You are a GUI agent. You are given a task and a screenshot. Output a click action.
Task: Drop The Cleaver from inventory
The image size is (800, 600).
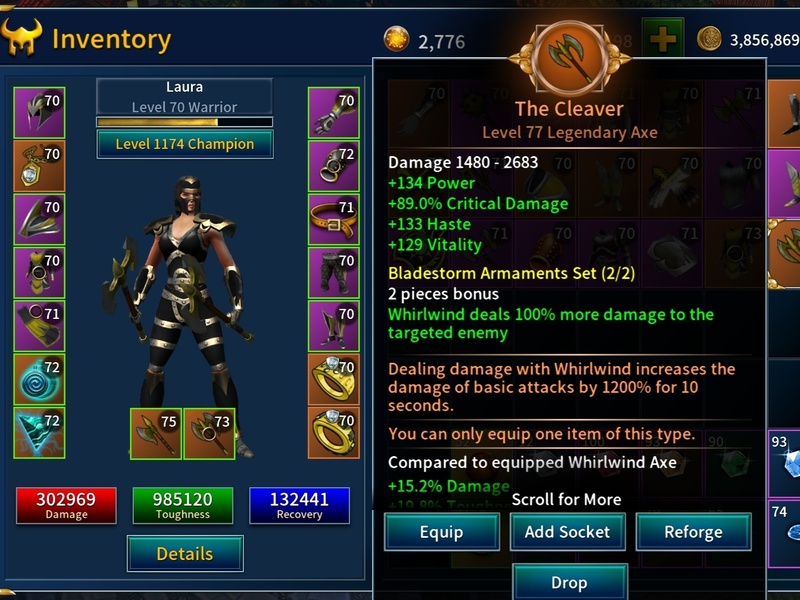[x=569, y=582]
